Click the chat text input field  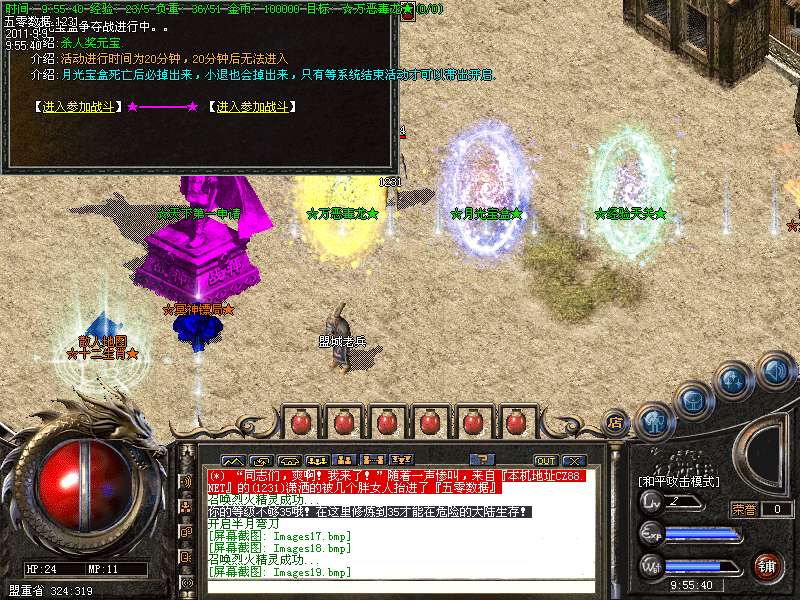click(x=400, y=587)
